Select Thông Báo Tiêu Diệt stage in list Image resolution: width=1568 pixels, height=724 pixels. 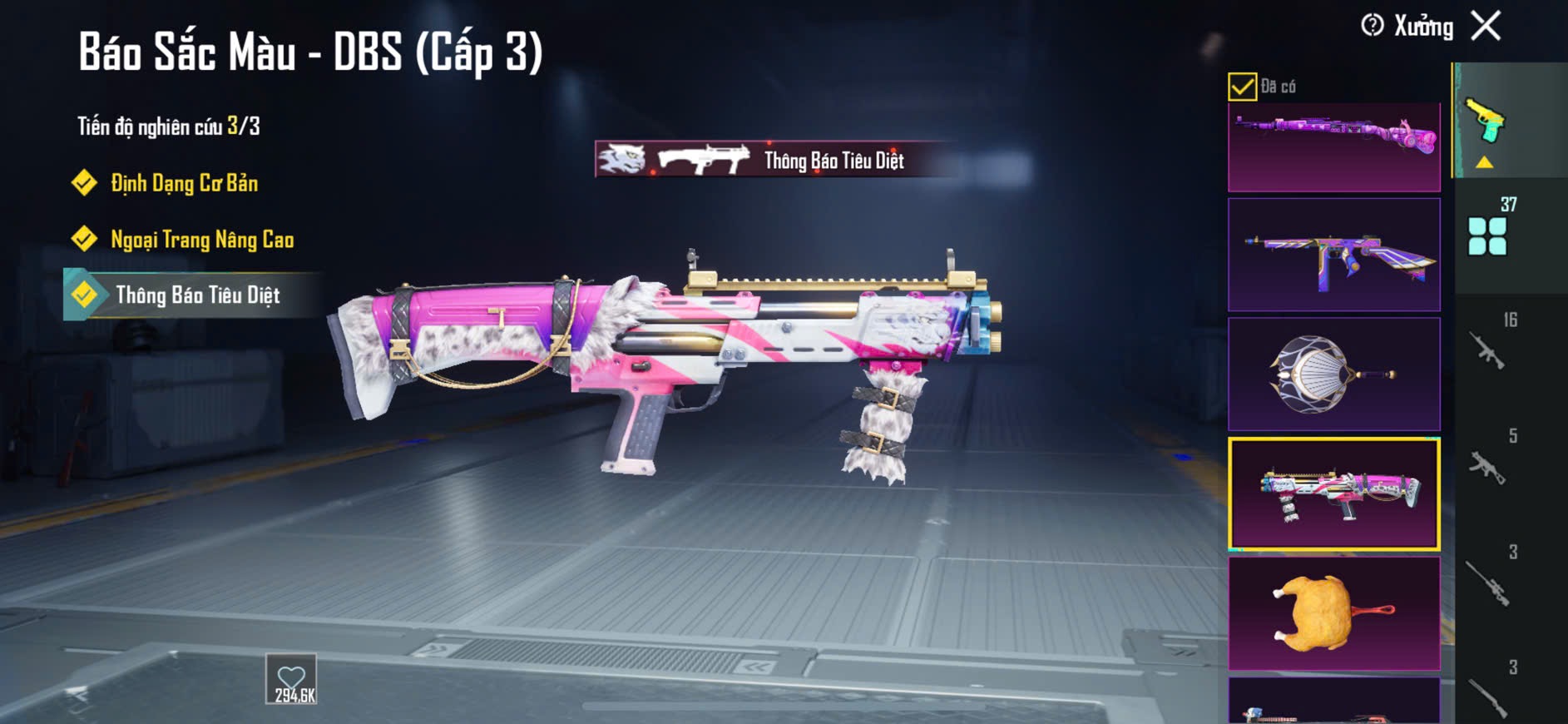[197, 295]
